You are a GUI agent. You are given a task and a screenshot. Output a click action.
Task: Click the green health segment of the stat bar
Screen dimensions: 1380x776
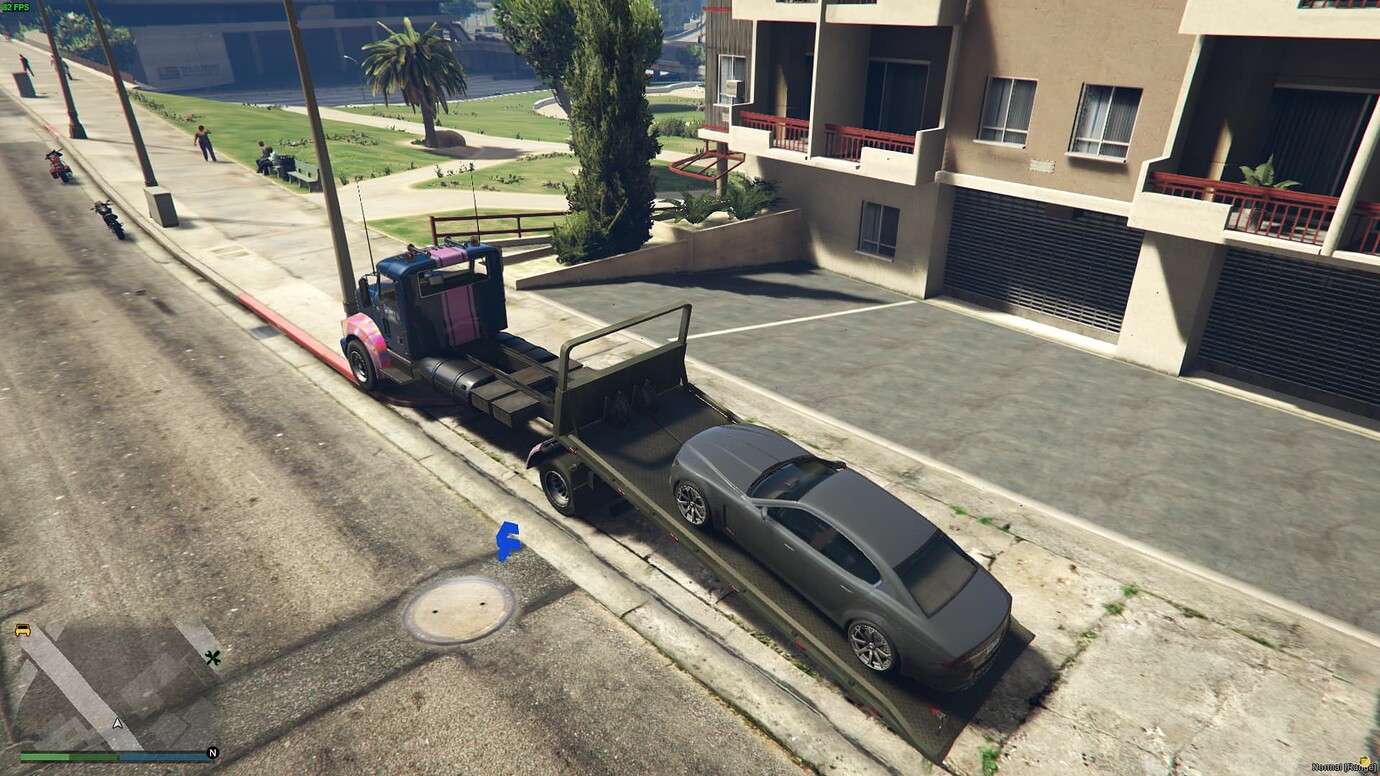pyautogui.click(x=45, y=757)
